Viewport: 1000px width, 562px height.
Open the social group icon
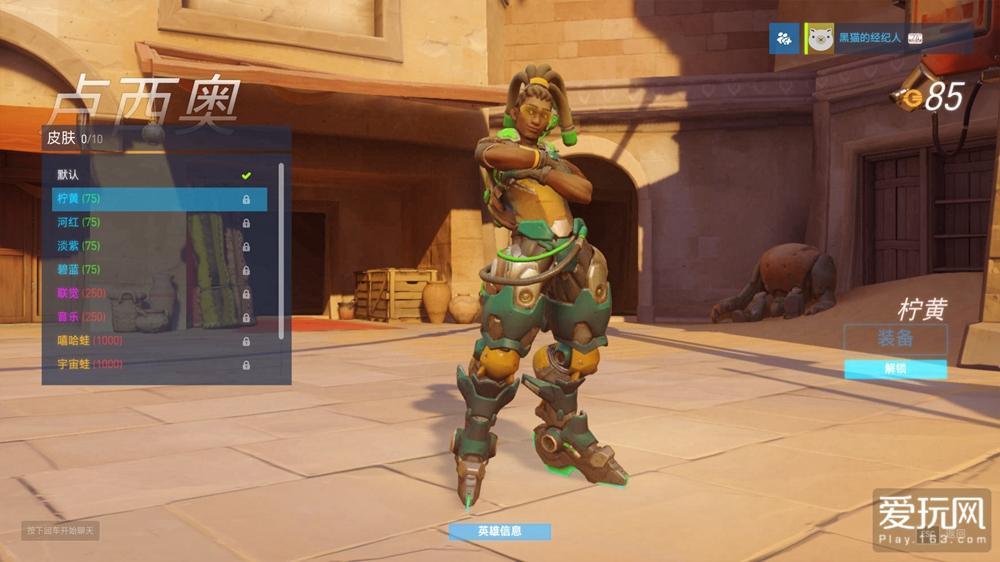click(x=783, y=39)
